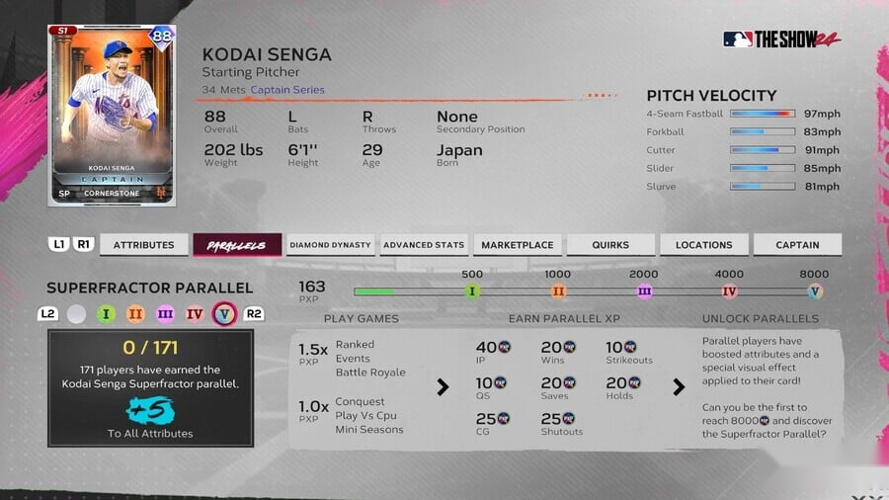Switch to the Attributes tab
889x500 pixels.
tap(144, 245)
